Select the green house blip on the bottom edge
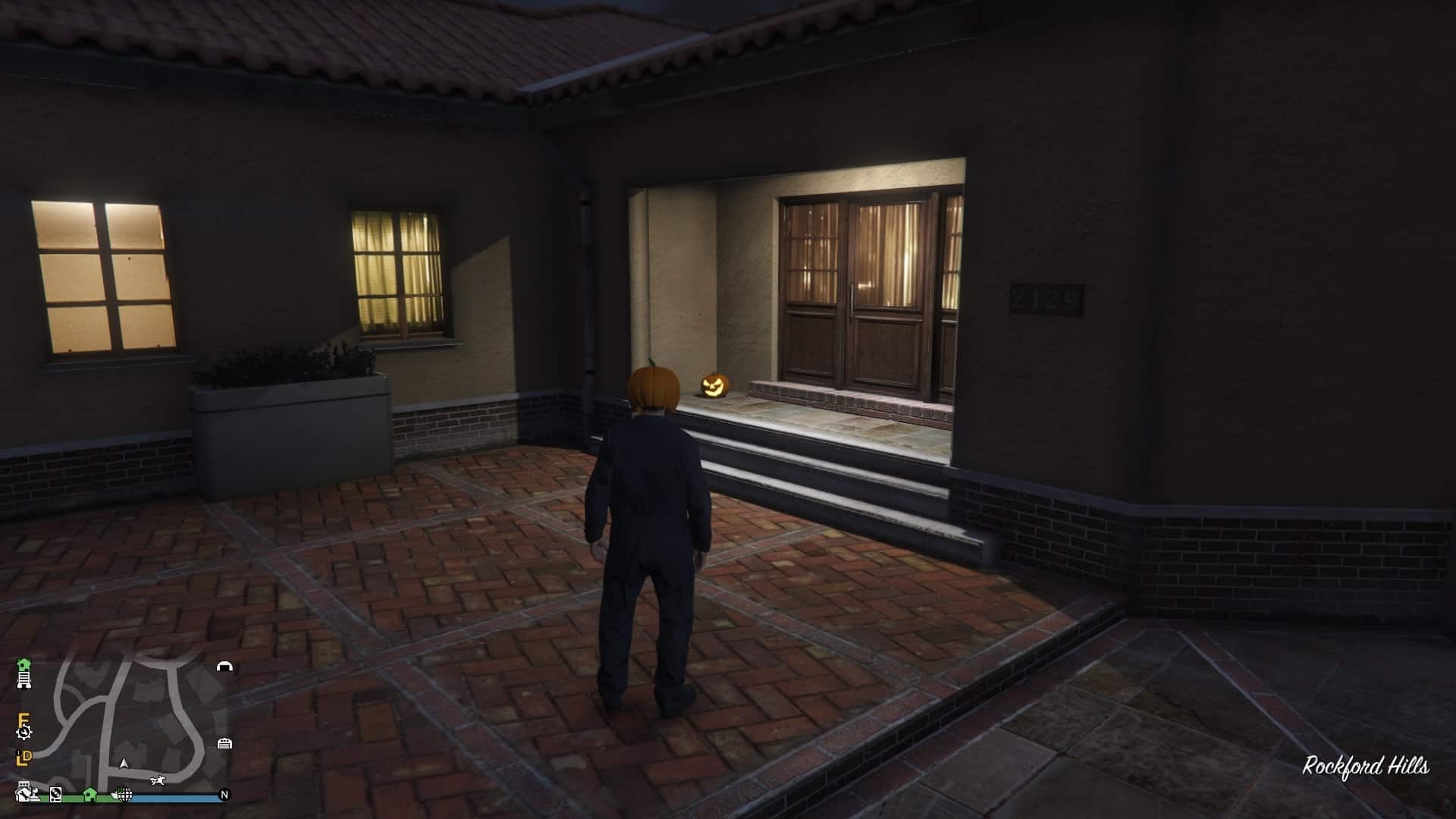Image resolution: width=1456 pixels, height=819 pixels. pos(89,794)
